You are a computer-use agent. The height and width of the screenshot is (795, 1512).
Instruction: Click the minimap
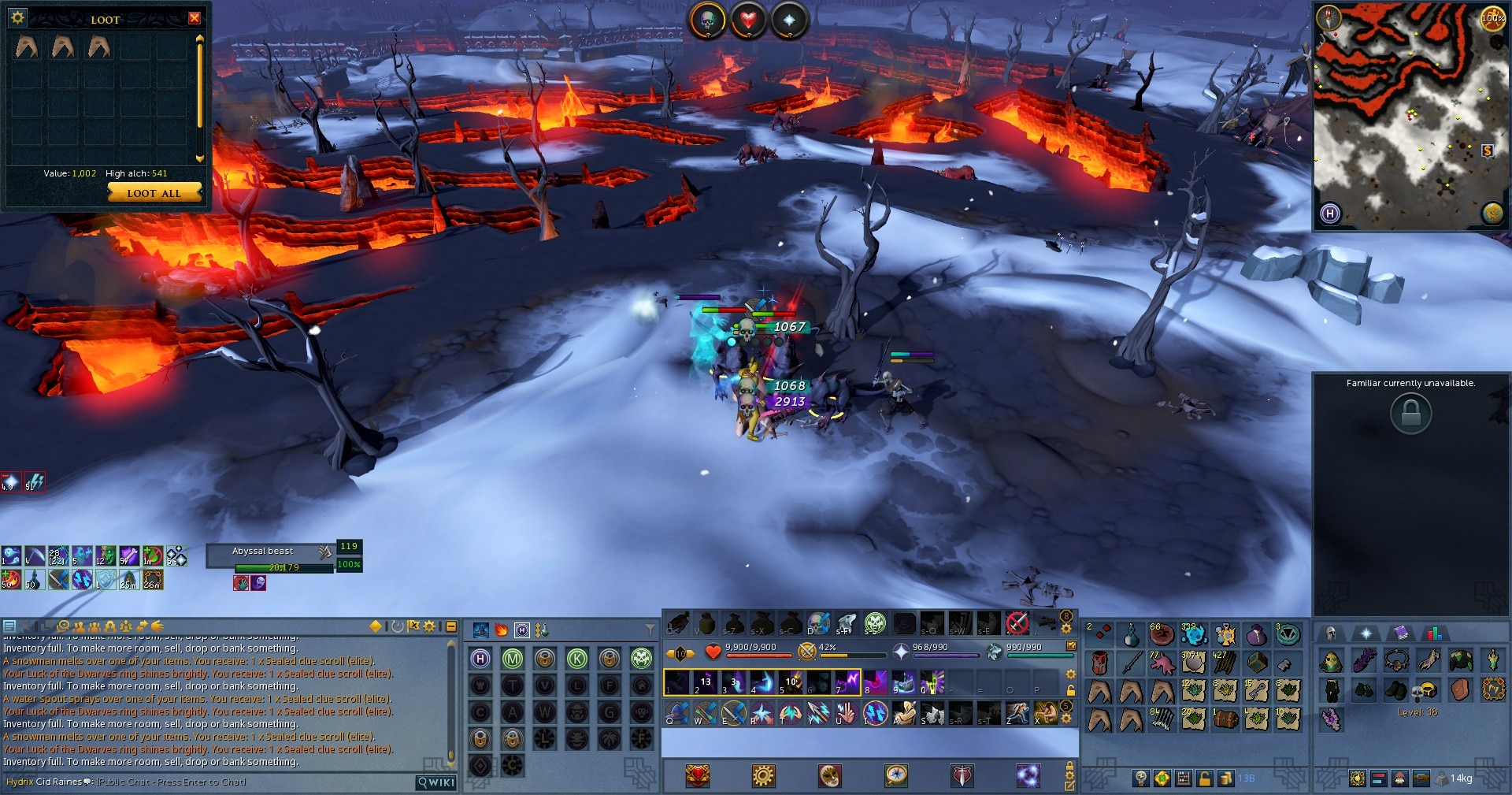1410,118
